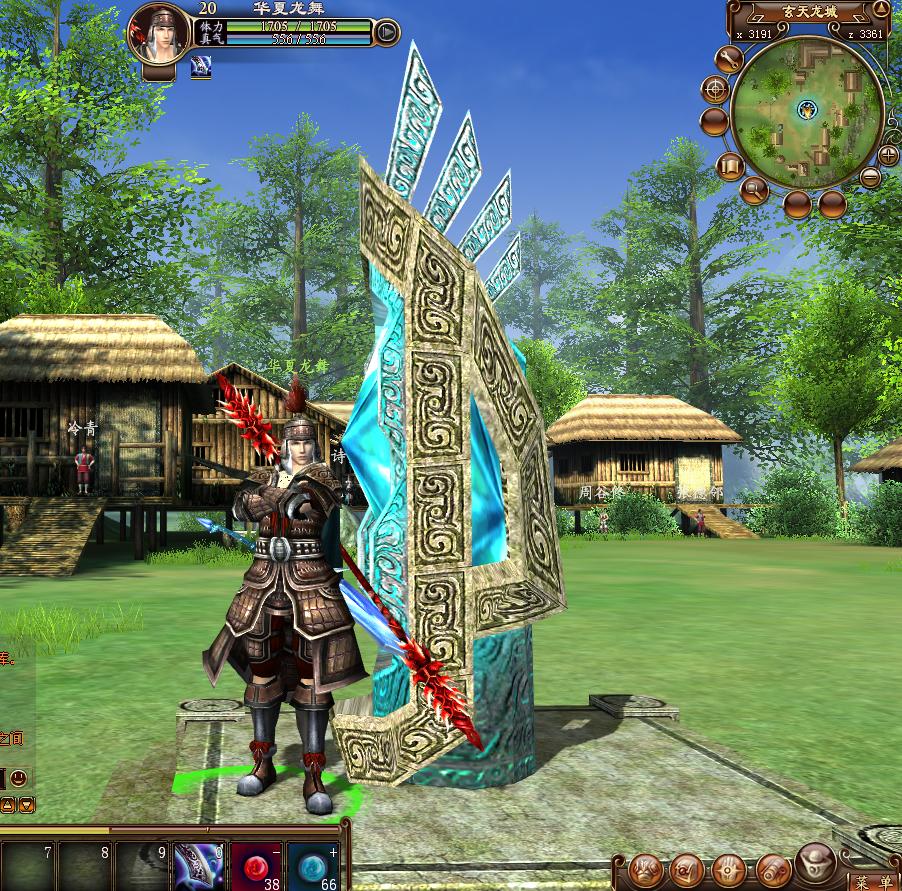Open the emoticon smiley face button
902x891 pixels.
pos(18,777)
